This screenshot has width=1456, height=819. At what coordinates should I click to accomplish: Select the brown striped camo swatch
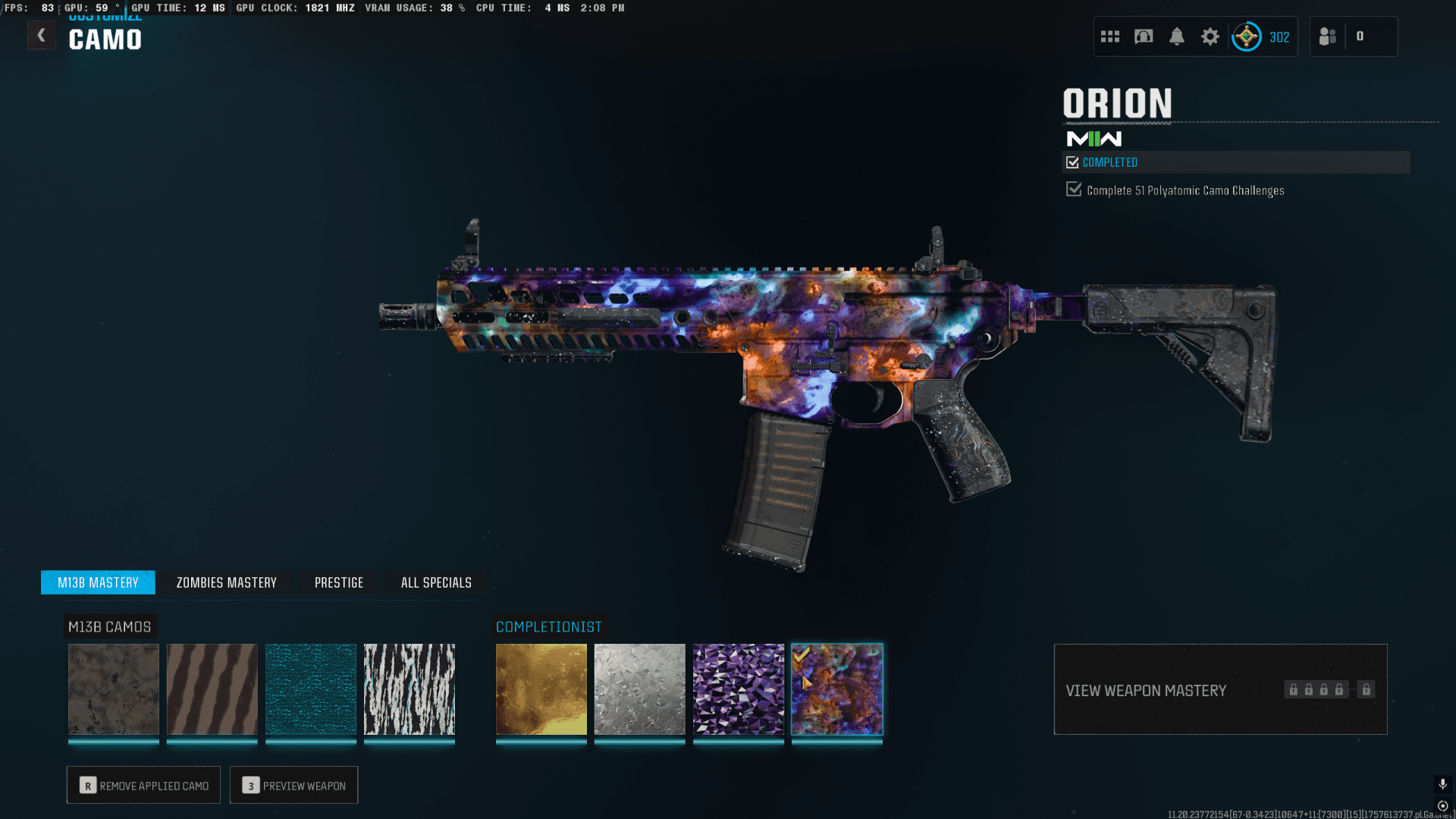tap(212, 689)
